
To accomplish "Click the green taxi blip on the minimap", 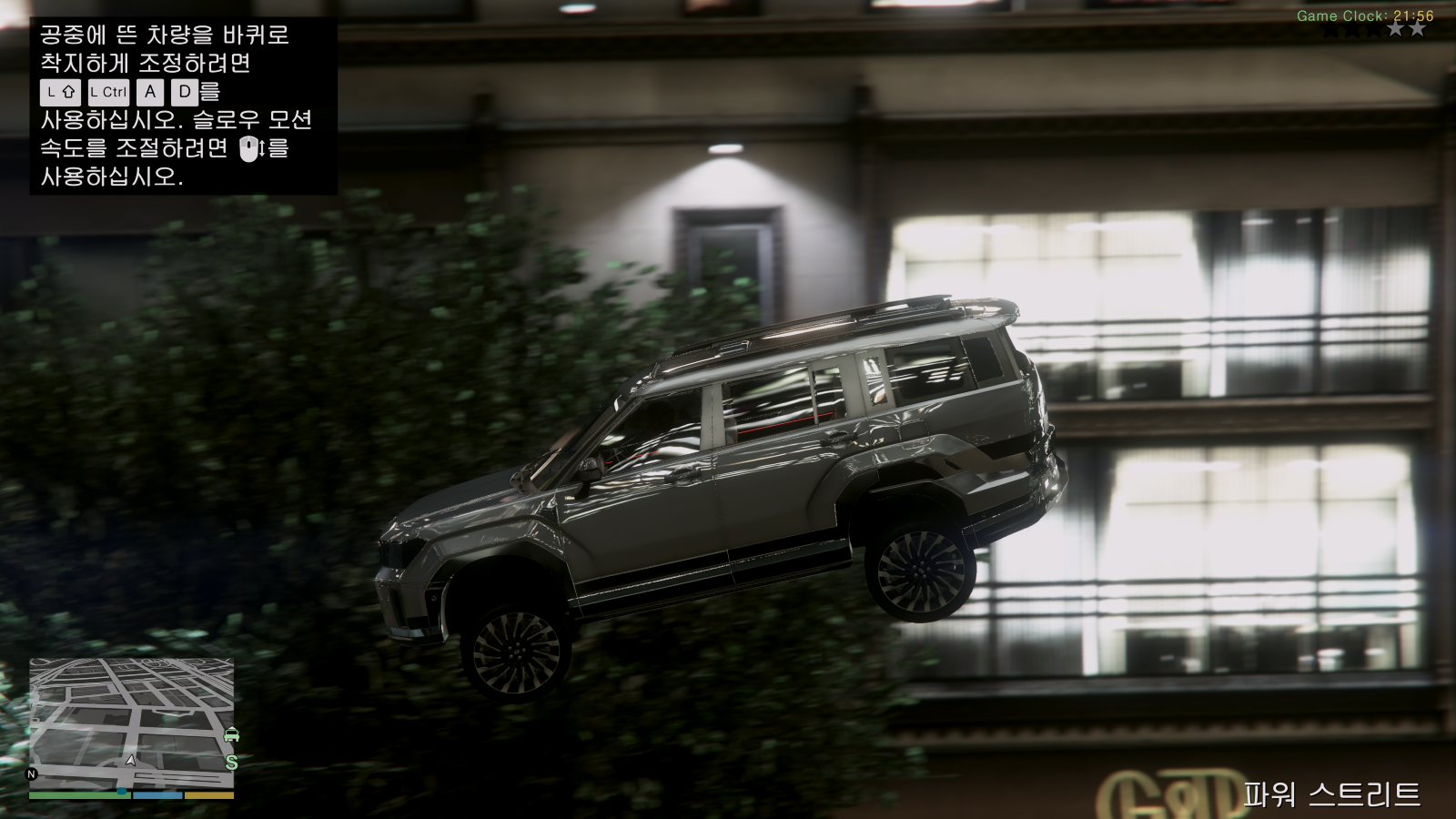I will coord(232,734).
